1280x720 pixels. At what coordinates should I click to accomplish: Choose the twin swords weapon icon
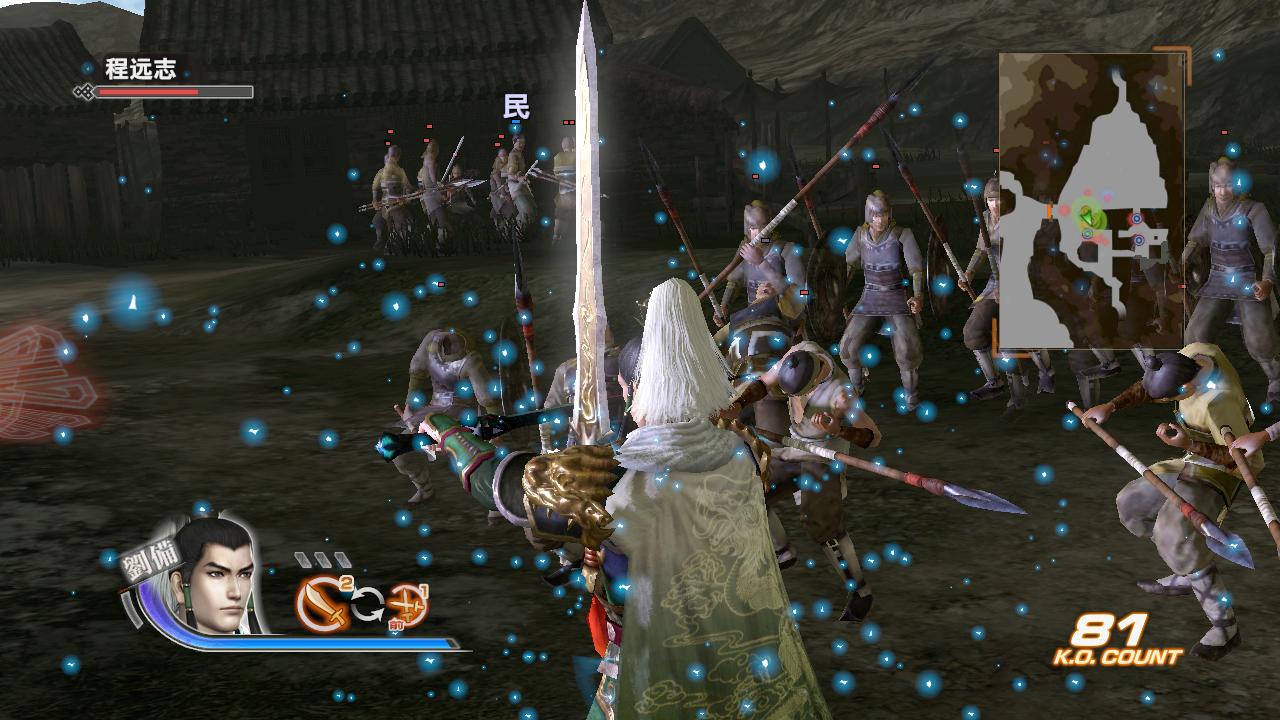[x=408, y=605]
